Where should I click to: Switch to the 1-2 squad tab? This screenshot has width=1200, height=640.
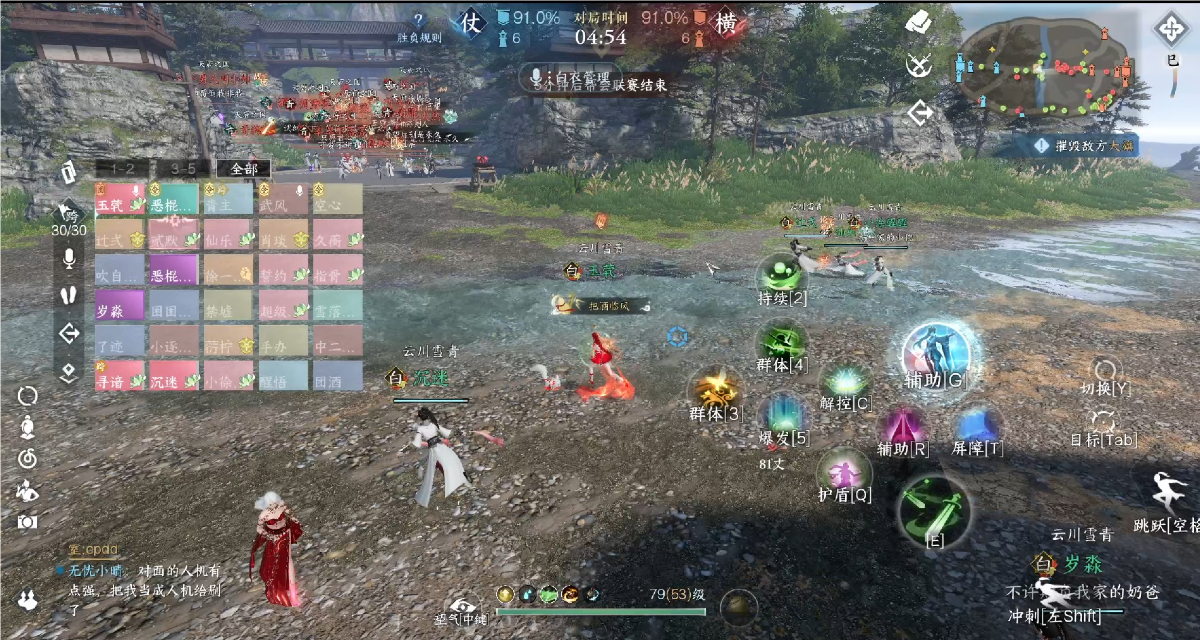(x=130, y=169)
